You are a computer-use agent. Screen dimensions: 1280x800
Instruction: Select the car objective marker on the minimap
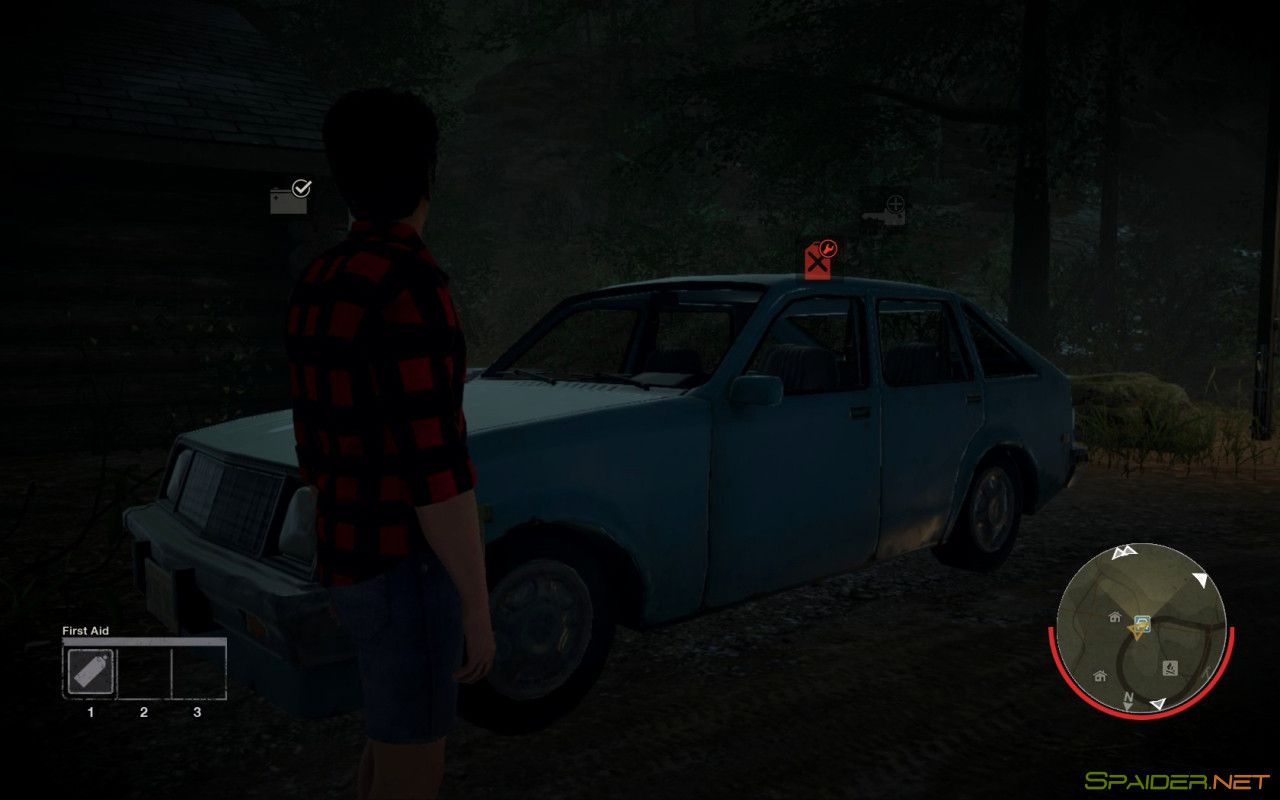[x=1143, y=622]
